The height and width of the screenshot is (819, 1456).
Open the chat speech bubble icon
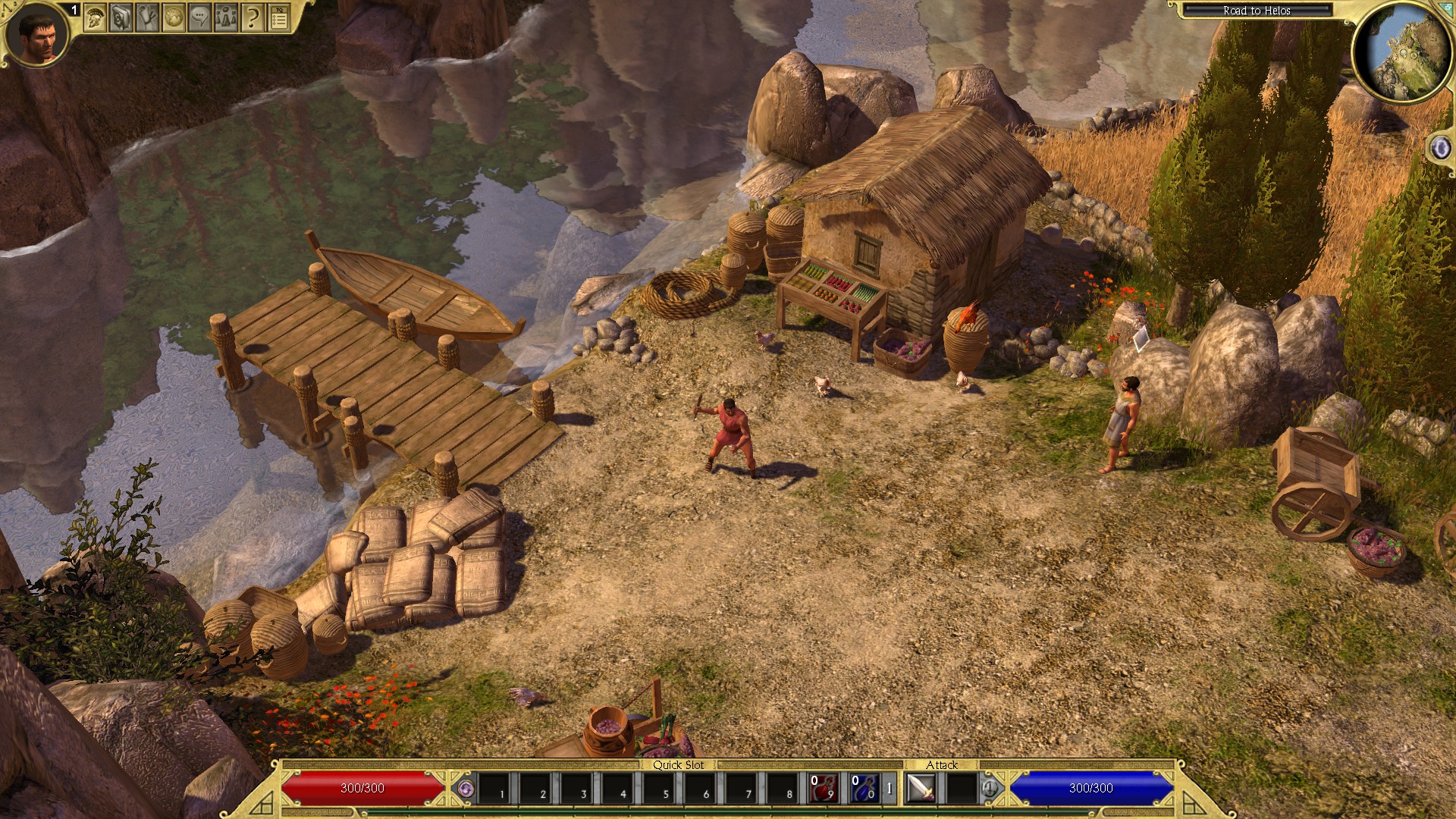(200, 18)
